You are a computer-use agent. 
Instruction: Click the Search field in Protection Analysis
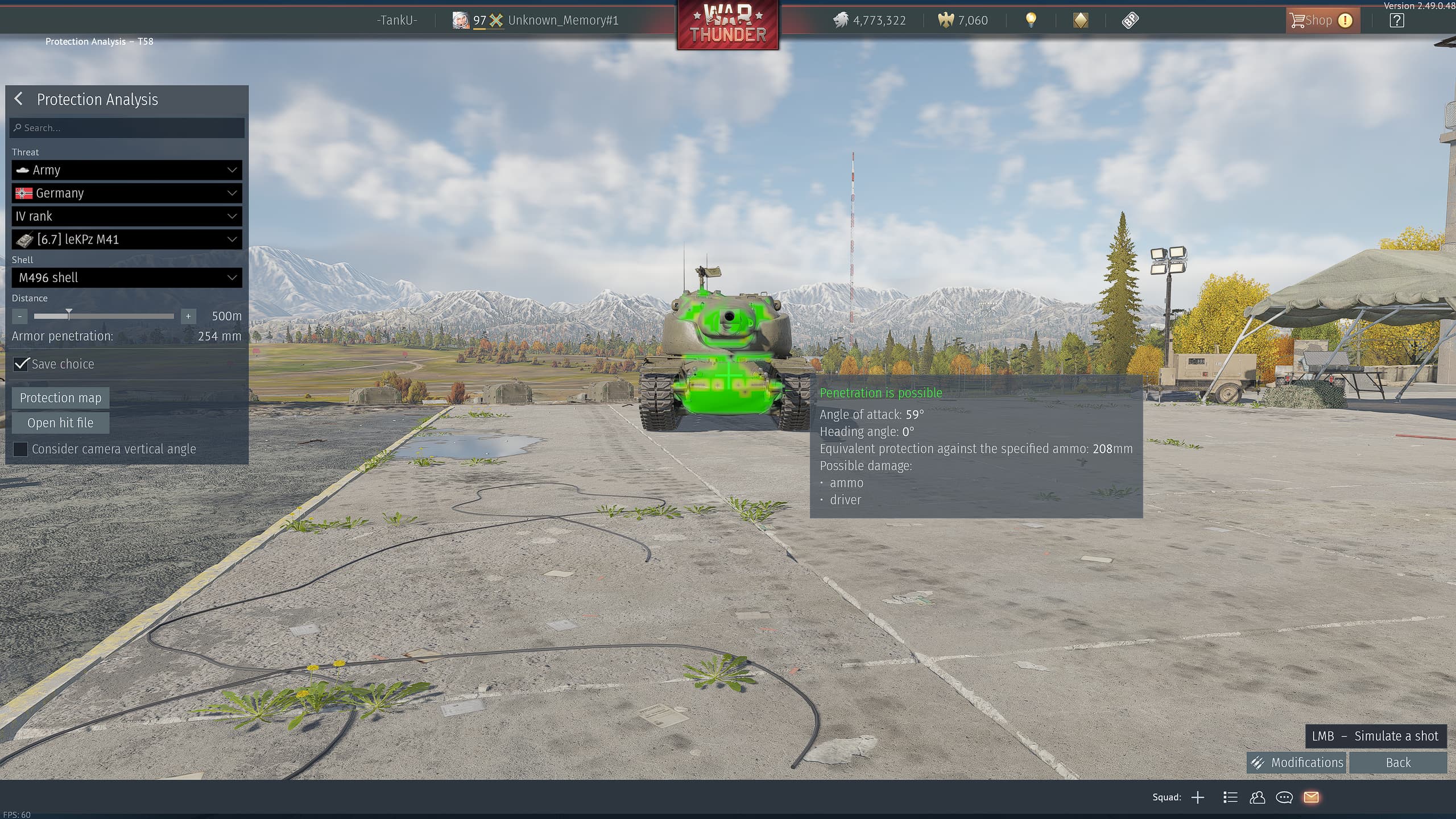point(127,128)
